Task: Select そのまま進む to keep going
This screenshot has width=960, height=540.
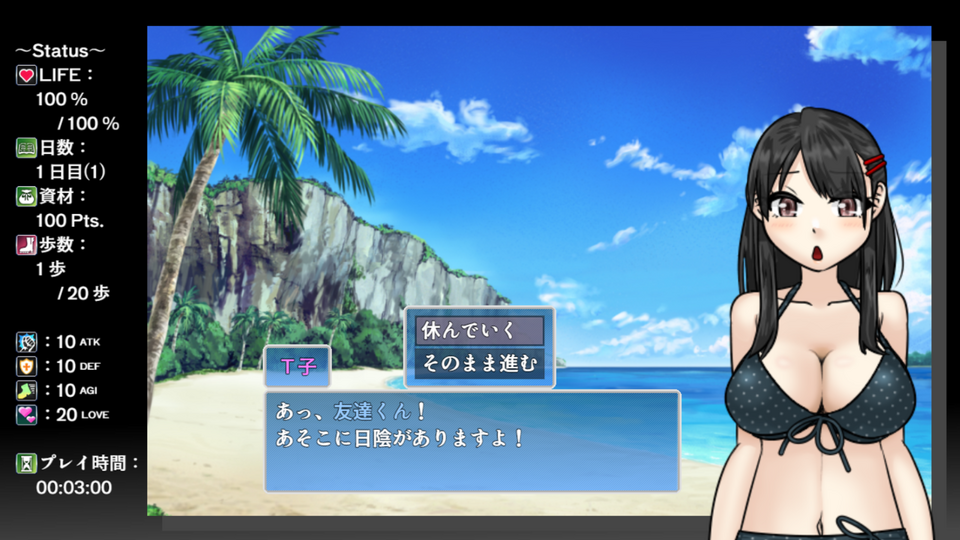Action: [x=480, y=362]
